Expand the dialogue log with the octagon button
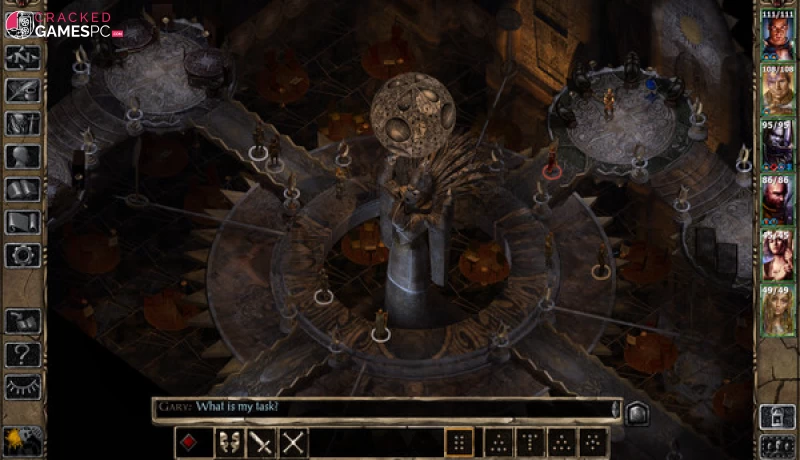The width and height of the screenshot is (800, 460). coord(634,410)
